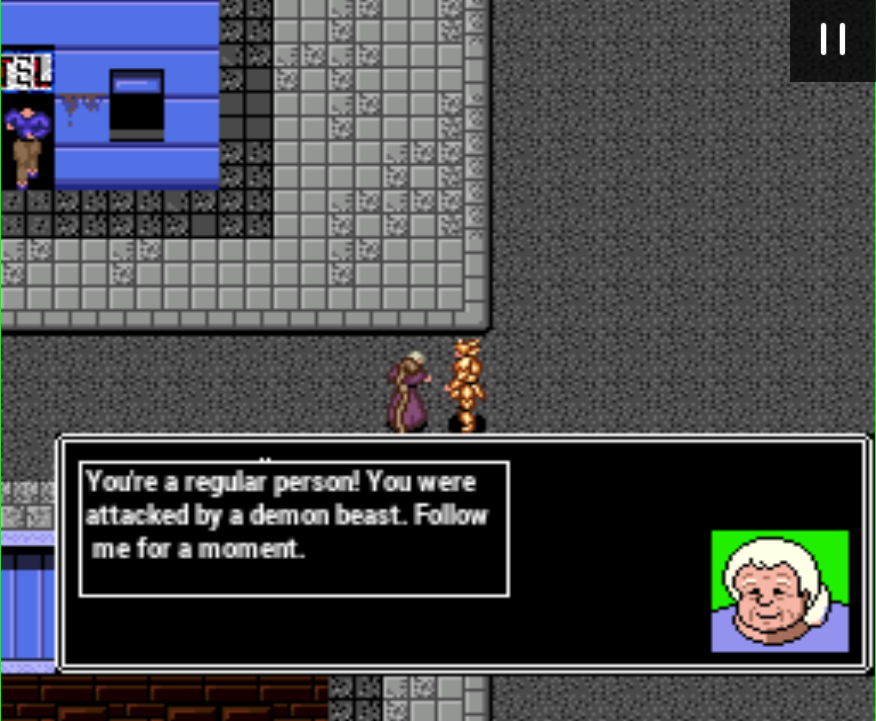Screen dimensions: 876x721
Task: Pause the game with the top-right button
Action: pyautogui.click(x=832, y=39)
